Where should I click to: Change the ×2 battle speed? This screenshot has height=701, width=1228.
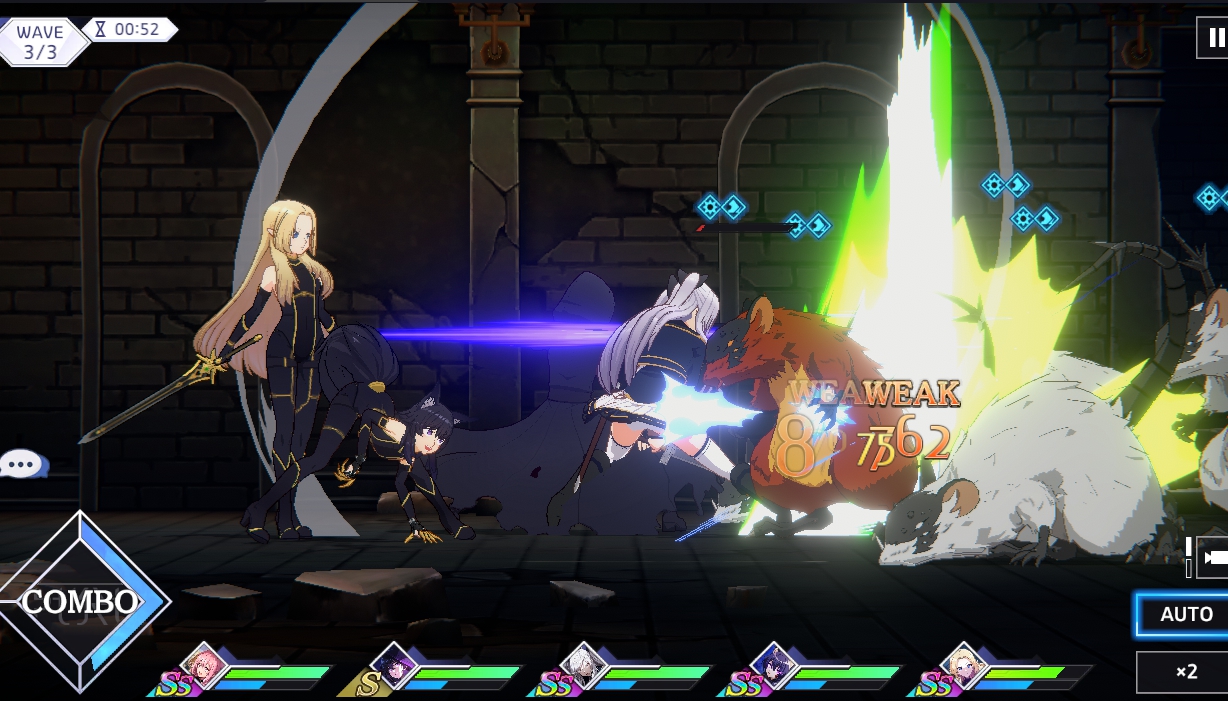[1185, 672]
